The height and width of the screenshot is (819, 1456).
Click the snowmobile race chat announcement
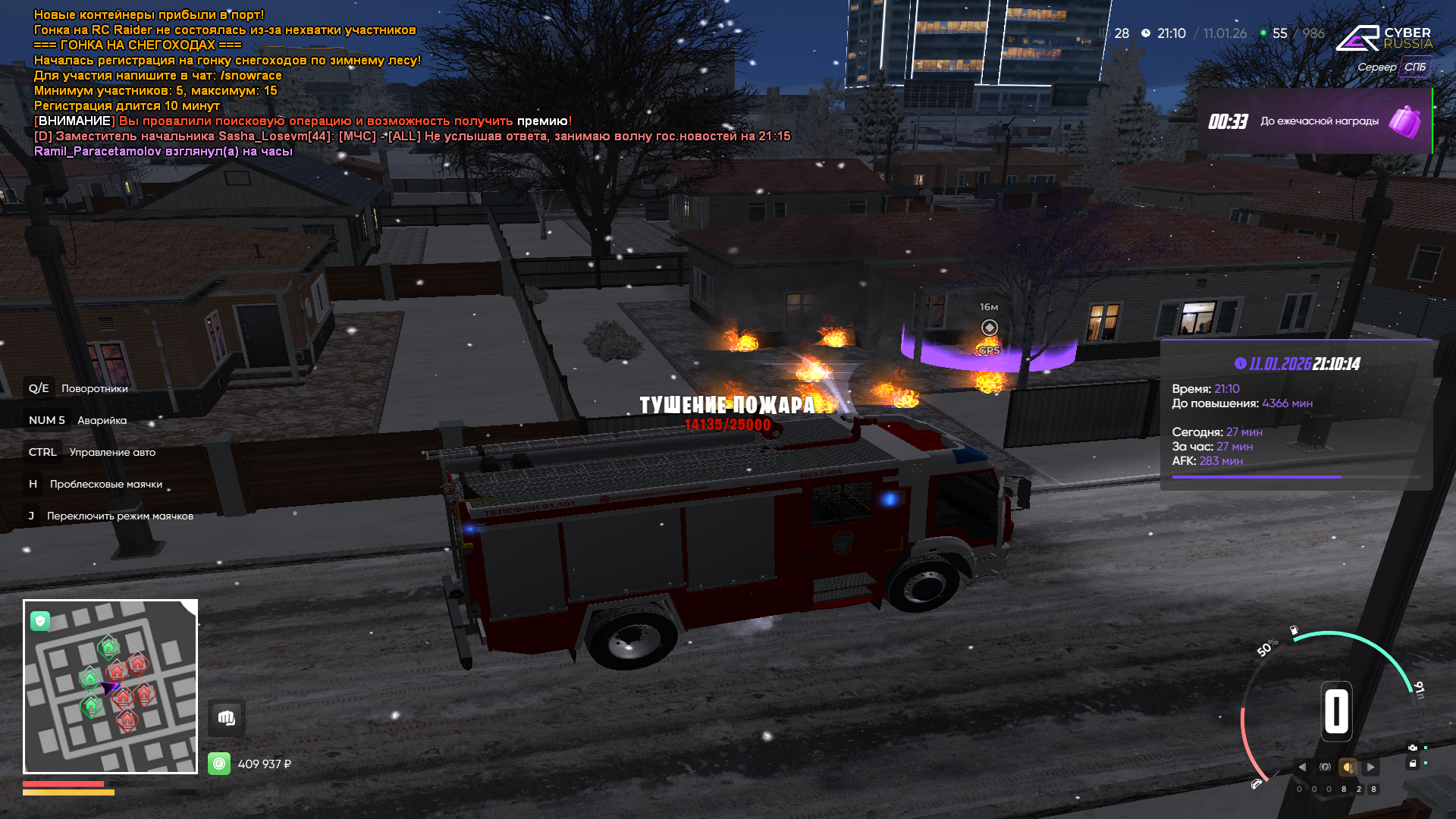click(137, 45)
